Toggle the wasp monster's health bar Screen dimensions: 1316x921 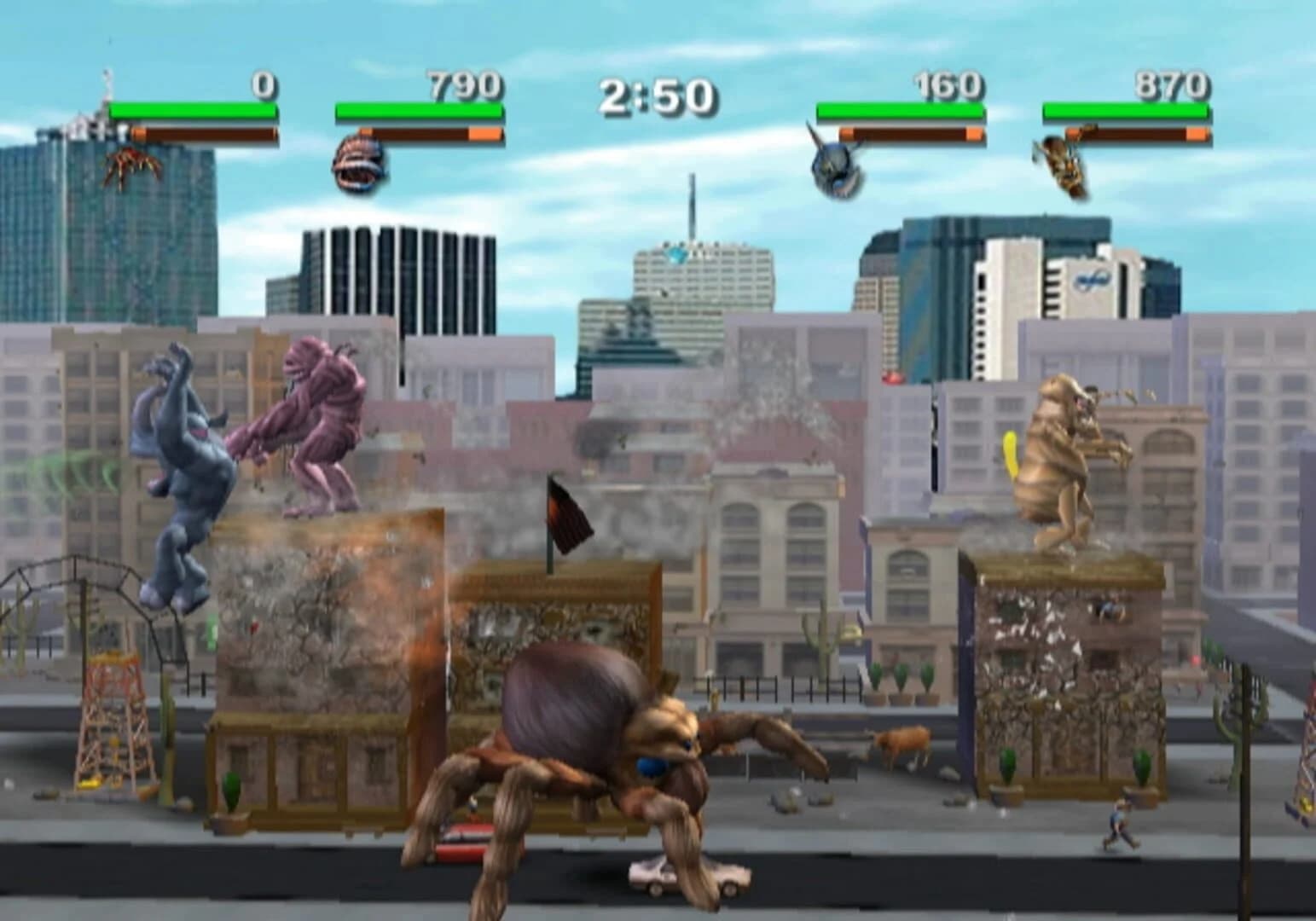(x=1126, y=111)
